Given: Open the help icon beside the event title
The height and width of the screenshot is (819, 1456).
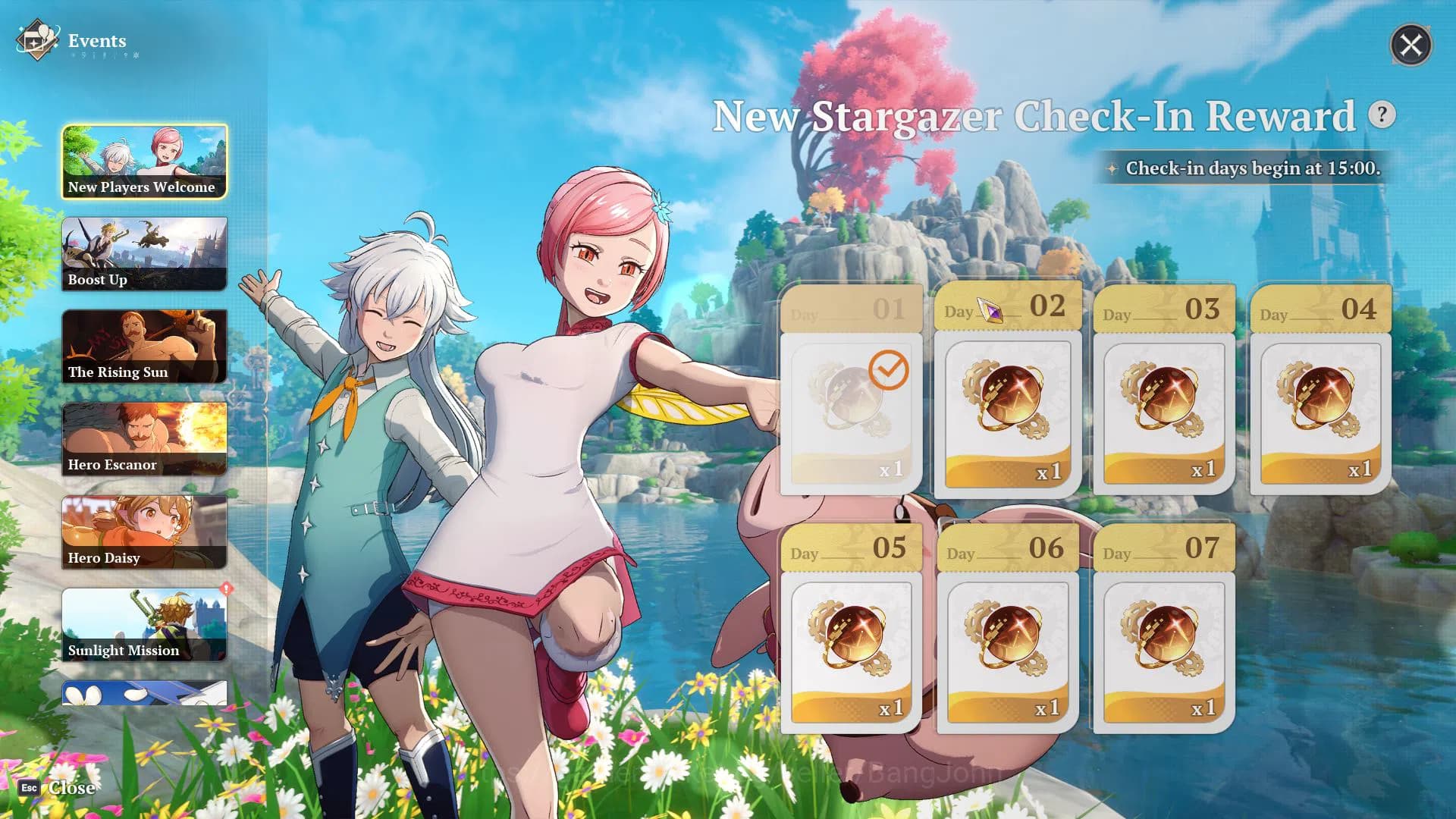Looking at the screenshot, I should click(1382, 115).
